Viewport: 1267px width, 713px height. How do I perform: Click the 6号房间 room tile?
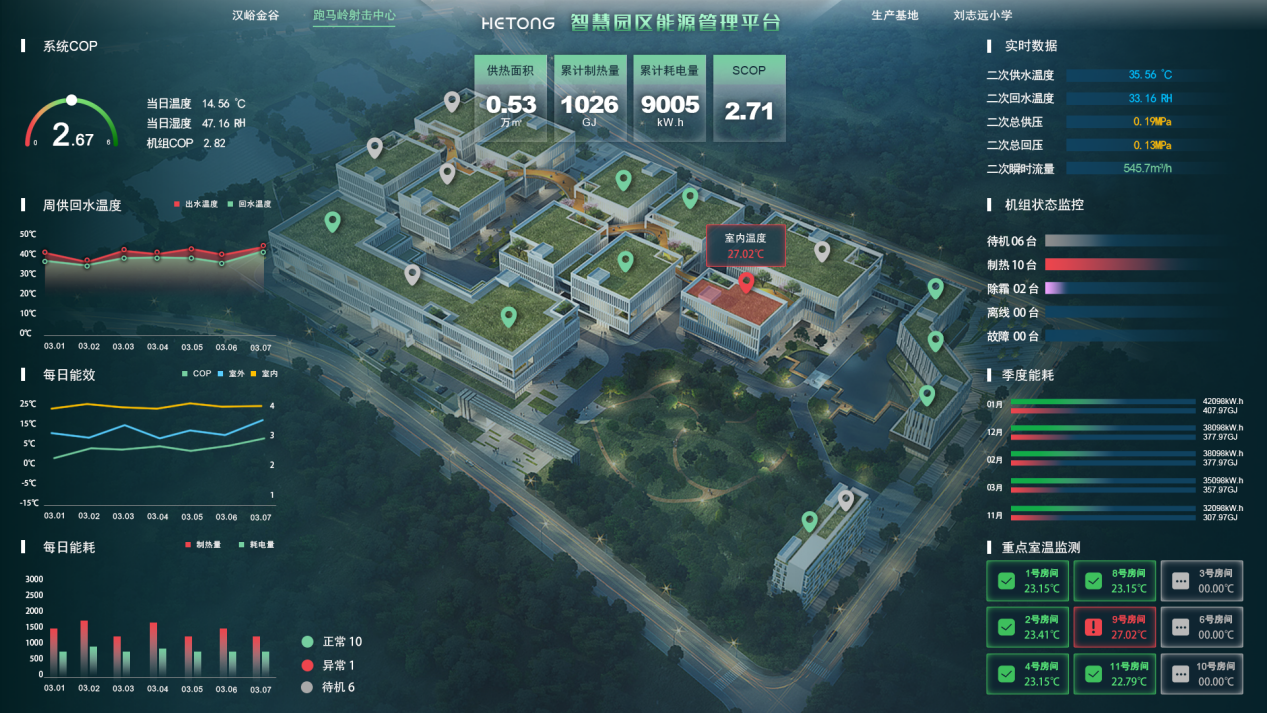point(1201,627)
